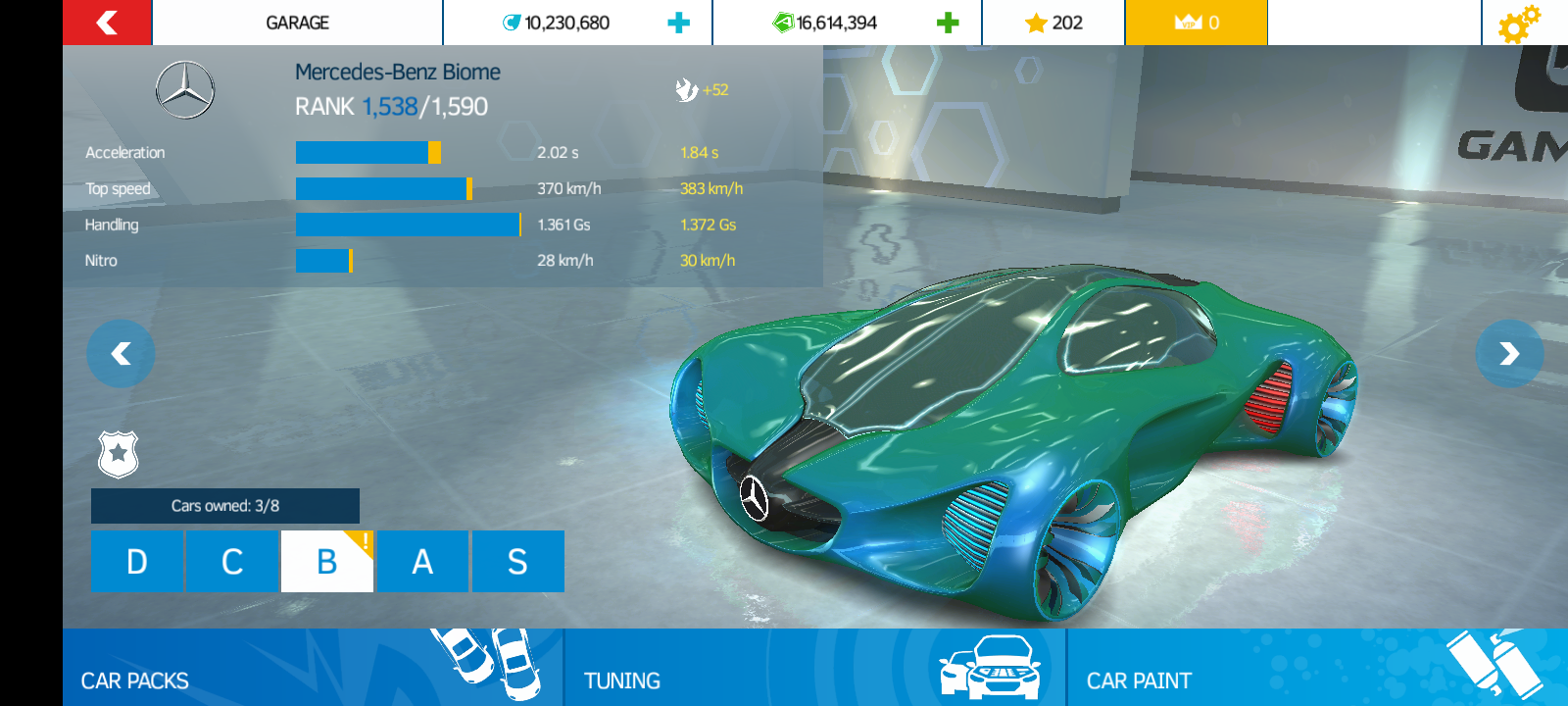Screen dimensions: 1568x706
Task: Click the star player level icon
Action: pos(1036,22)
